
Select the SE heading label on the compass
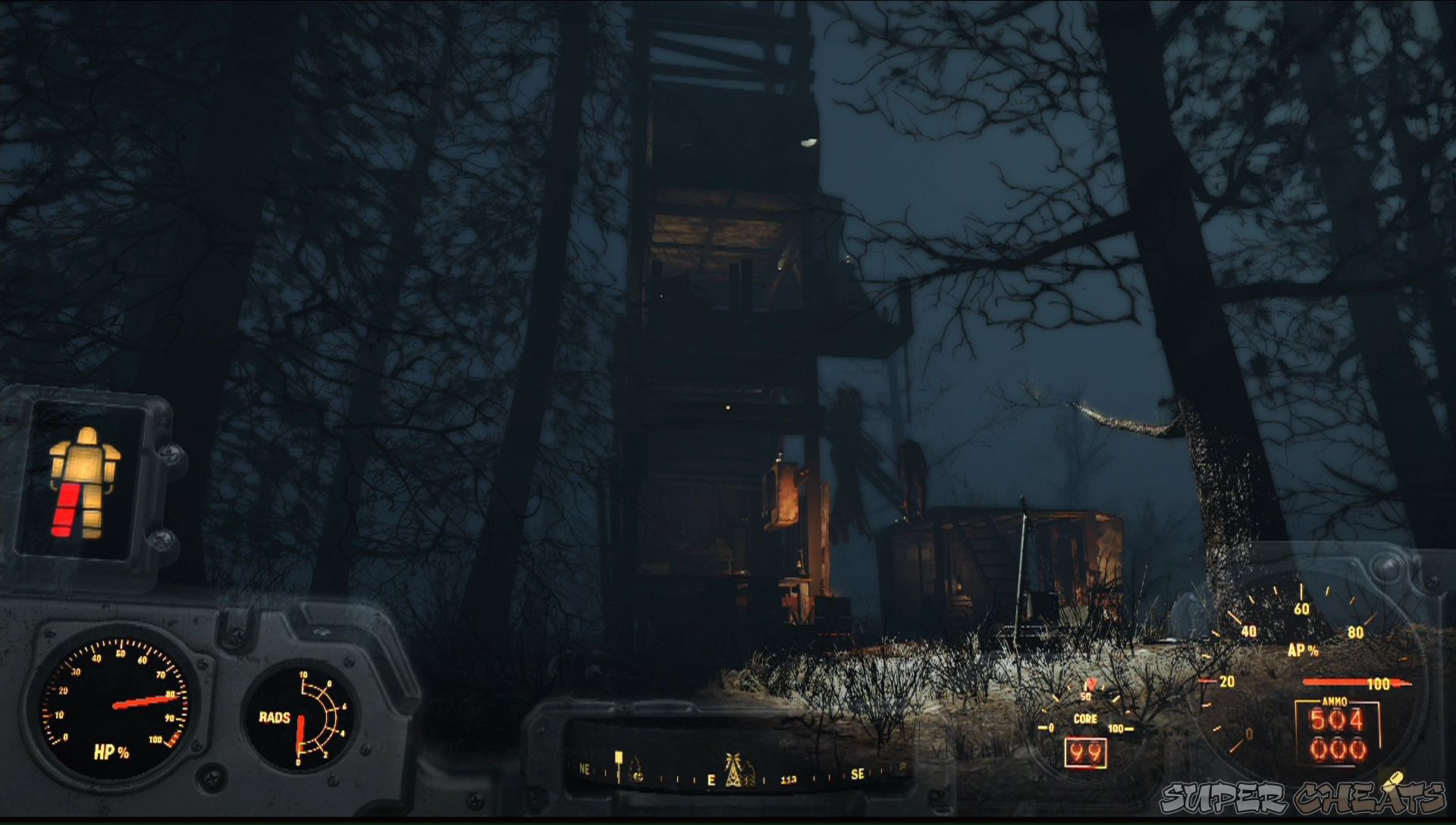tap(858, 773)
